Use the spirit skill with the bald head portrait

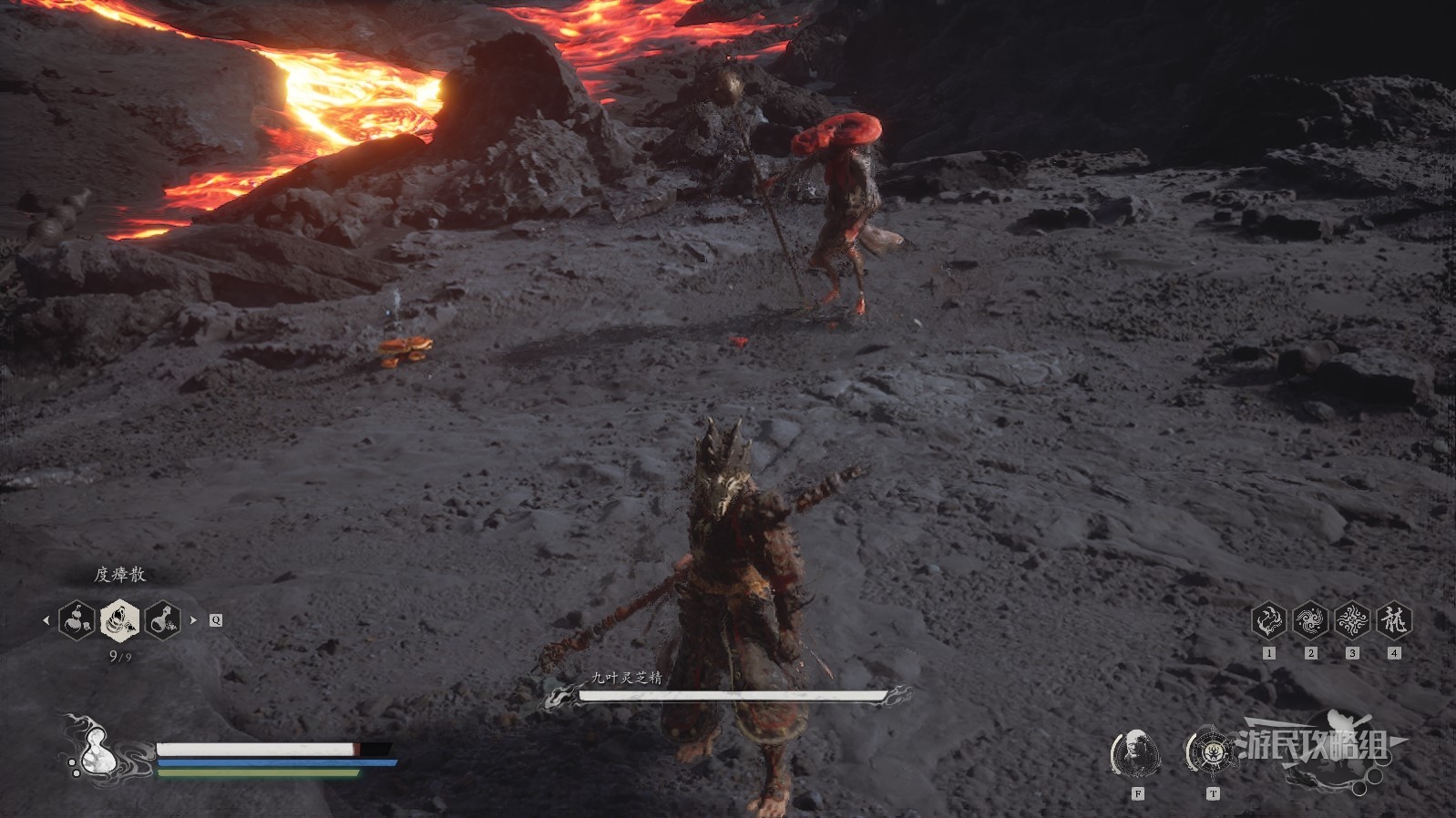tap(1136, 752)
